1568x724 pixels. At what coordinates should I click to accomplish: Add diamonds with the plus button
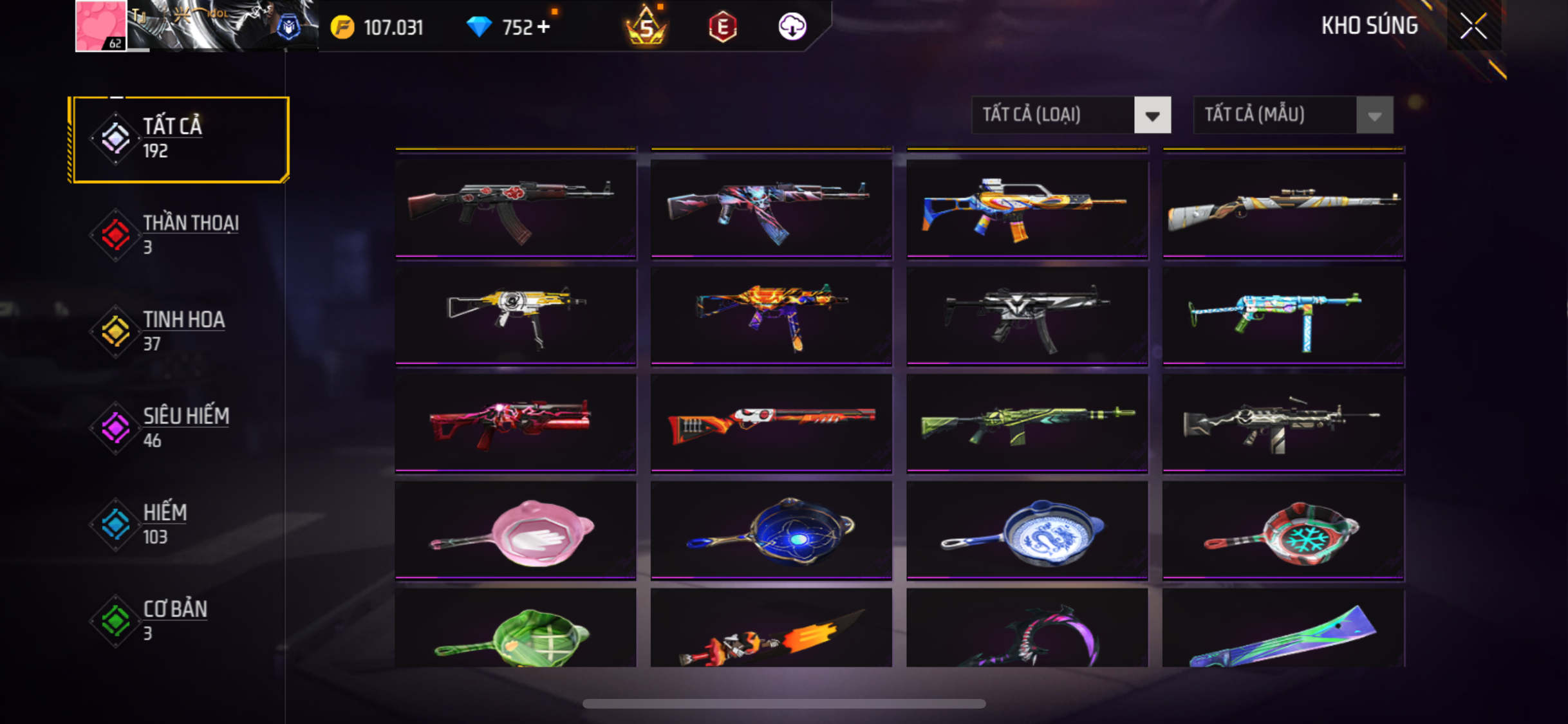click(x=544, y=27)
